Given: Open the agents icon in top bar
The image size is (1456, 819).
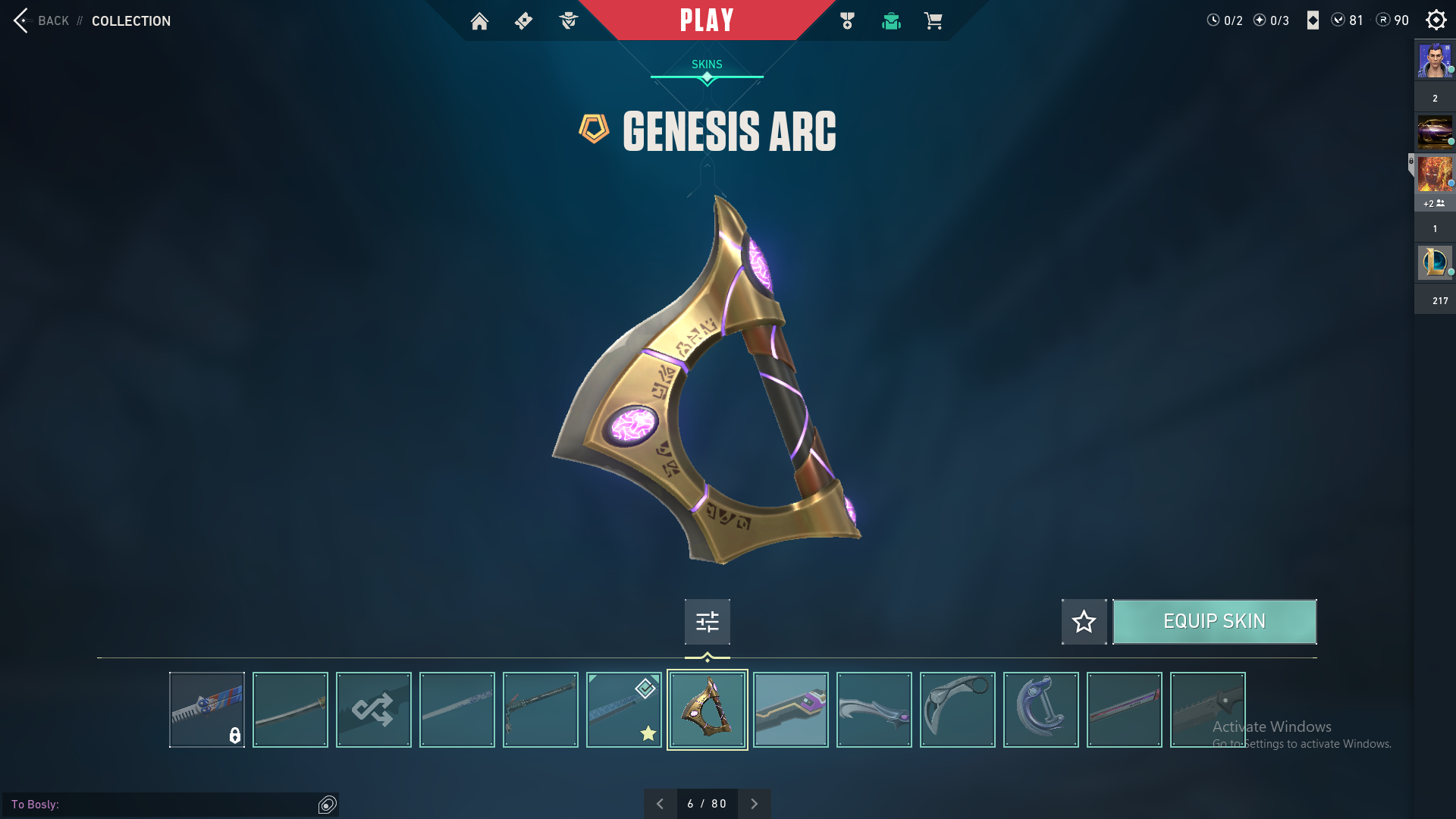Looking at the screenshot, I should pos(568,21).
